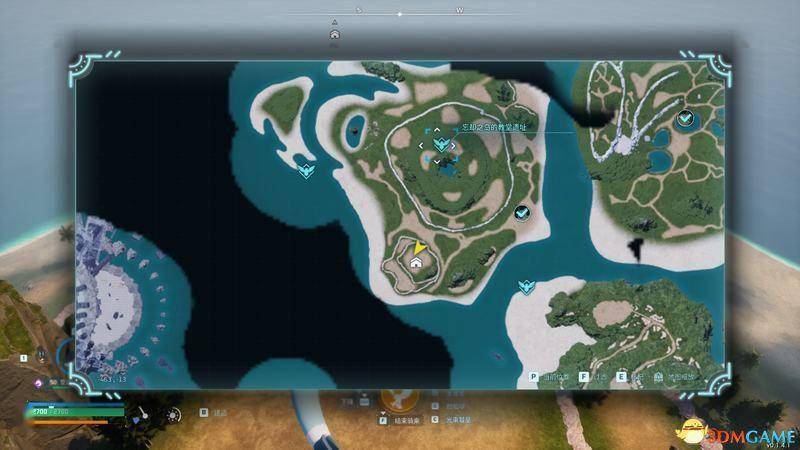Click the fast travel marker on the western sandbar
This screenshot has height=450, width=800.
[x=307, y=170]
